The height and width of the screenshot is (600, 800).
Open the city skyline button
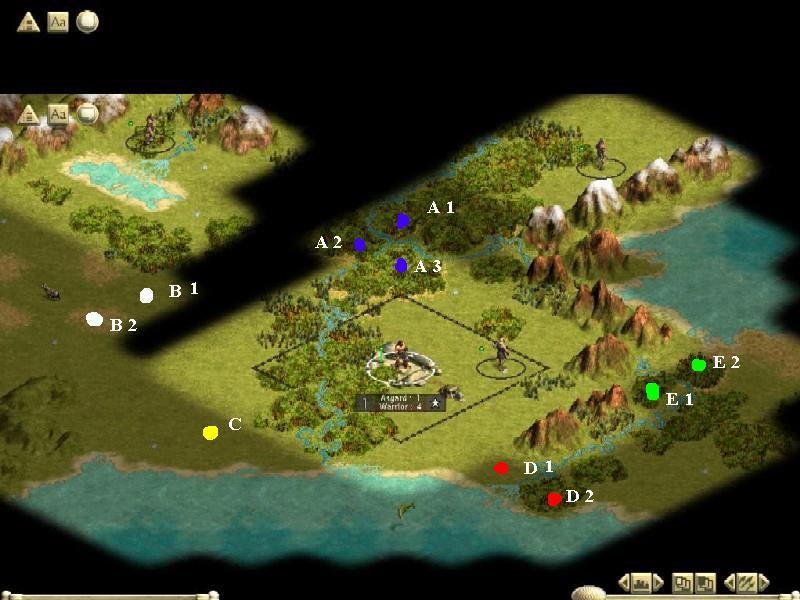[641, 582]
